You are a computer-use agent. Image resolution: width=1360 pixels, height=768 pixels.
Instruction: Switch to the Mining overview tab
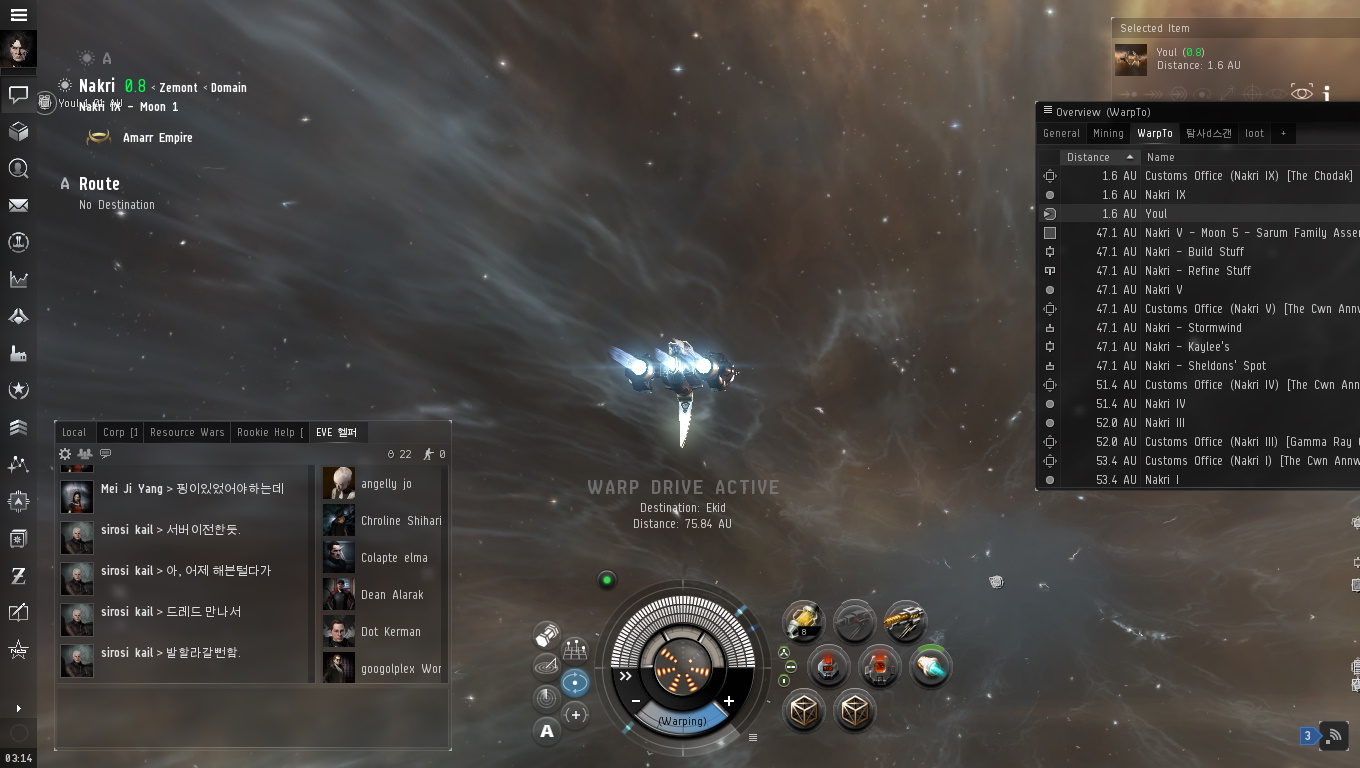(1108, 133)
